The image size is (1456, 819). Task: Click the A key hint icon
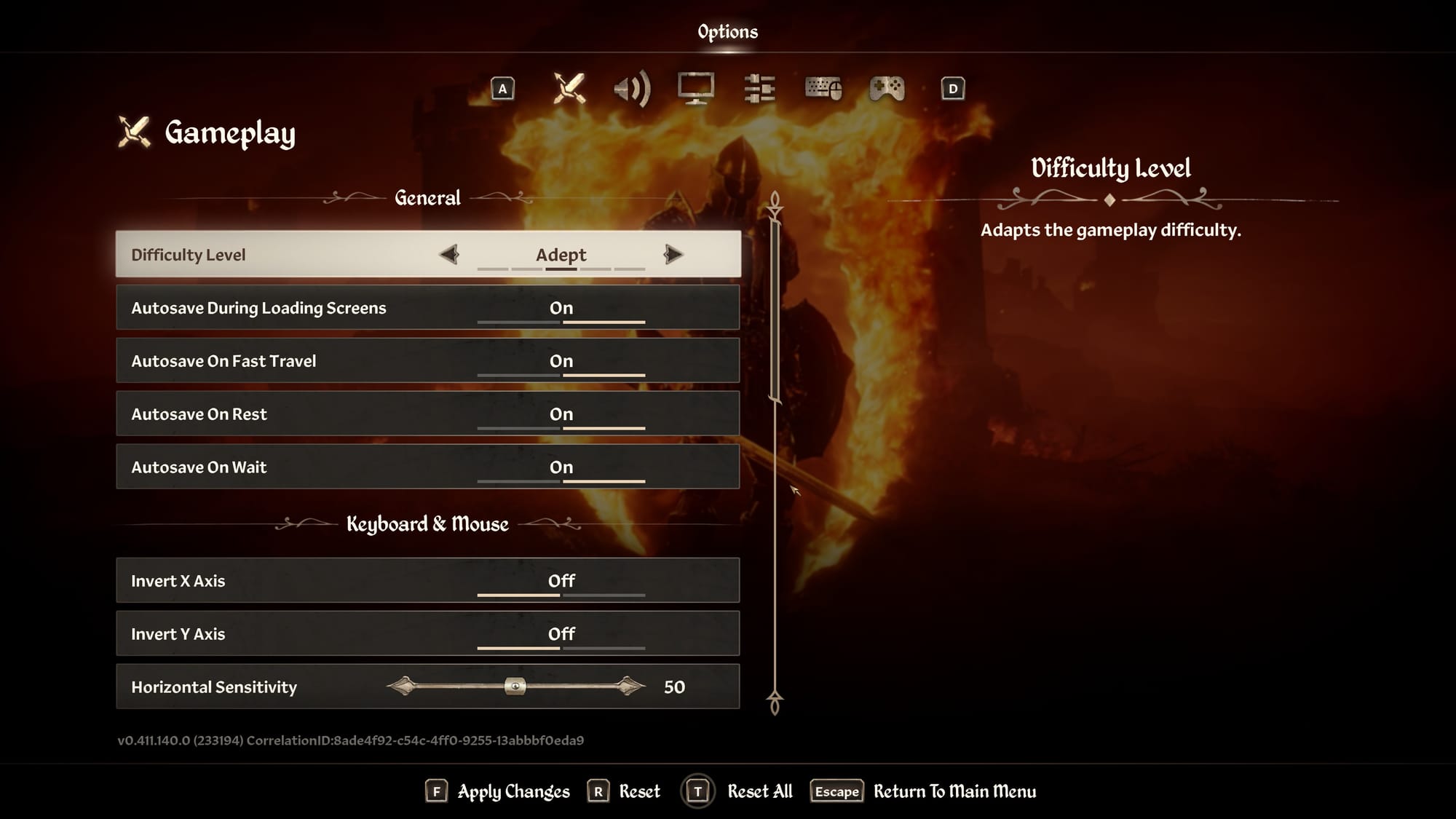pos(502,89)
